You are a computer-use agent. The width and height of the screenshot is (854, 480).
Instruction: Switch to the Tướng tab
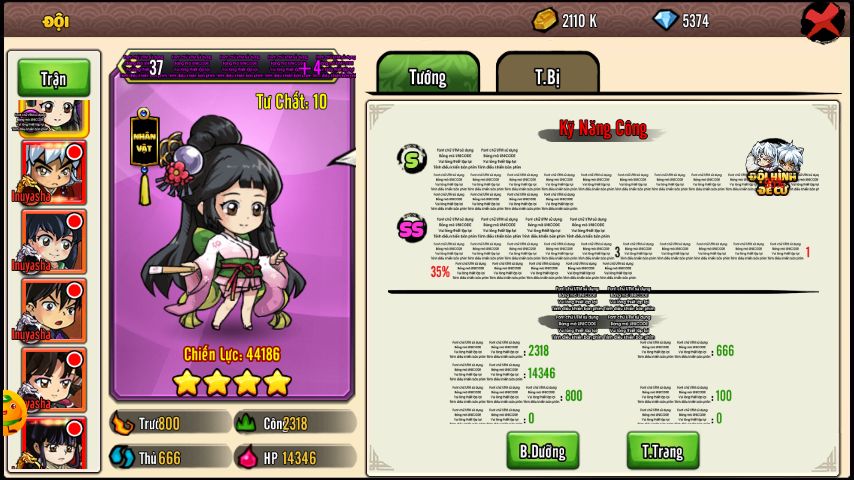[x=428, y=76]
